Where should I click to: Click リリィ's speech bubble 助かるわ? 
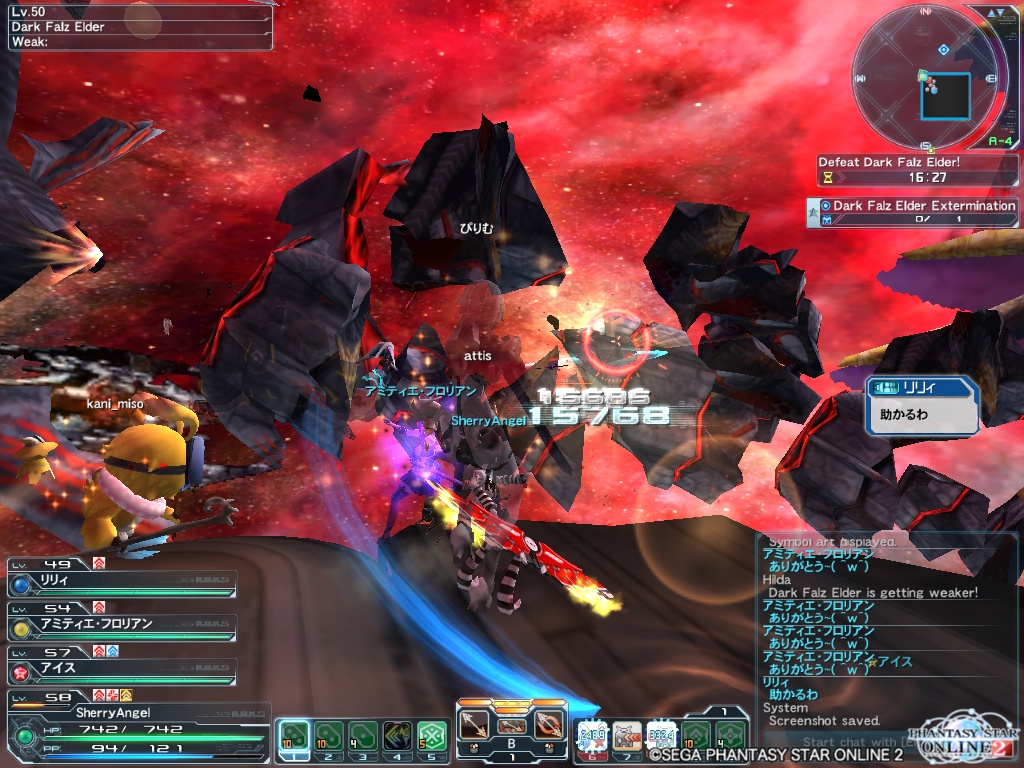[x=920, y=406]
